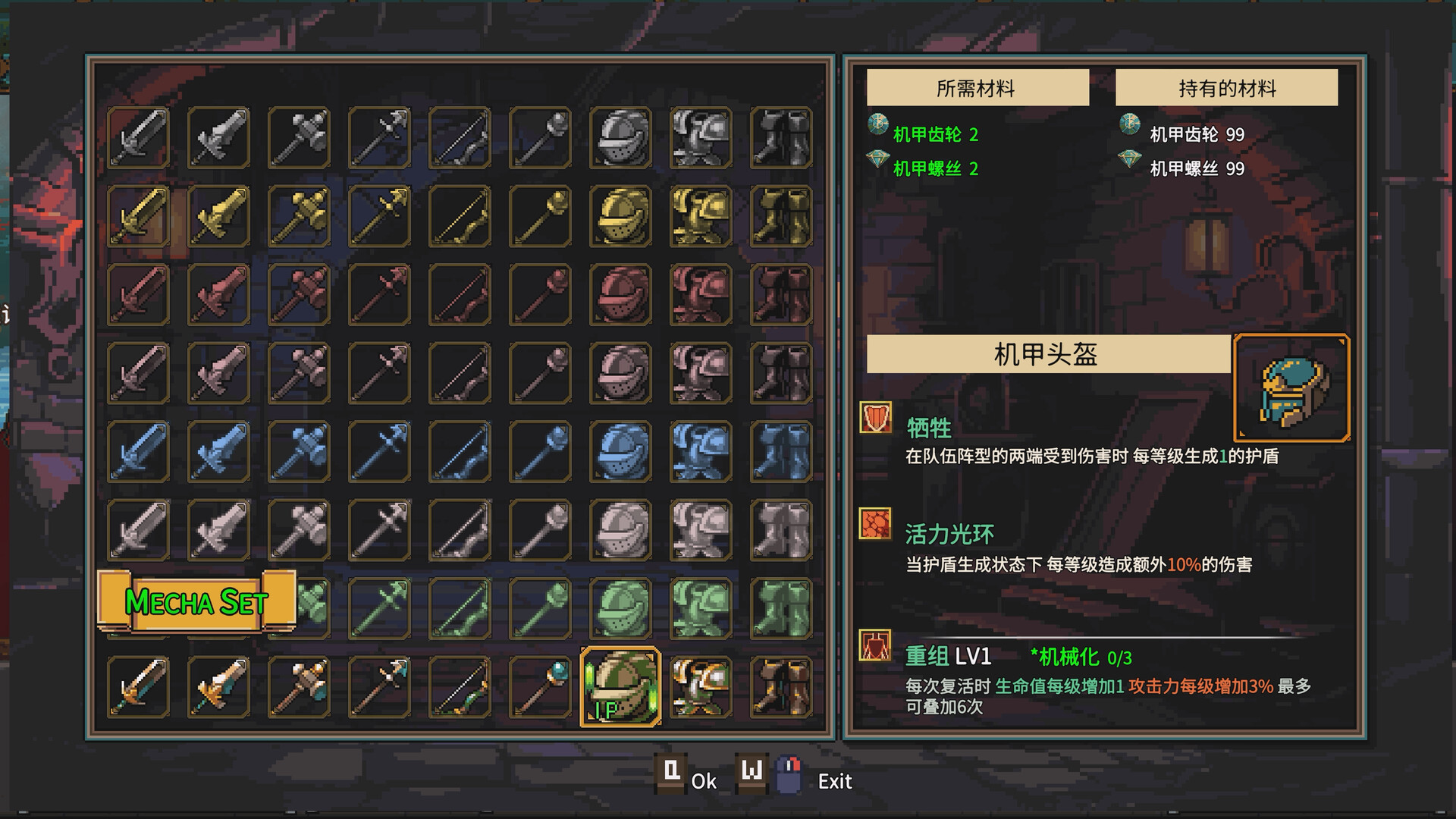Image resolution: width=1456 pixels, height=819 pixels.
Task: Select the teal sword in the bottom row
Action: pyautogui.click(x=138, y=687)
